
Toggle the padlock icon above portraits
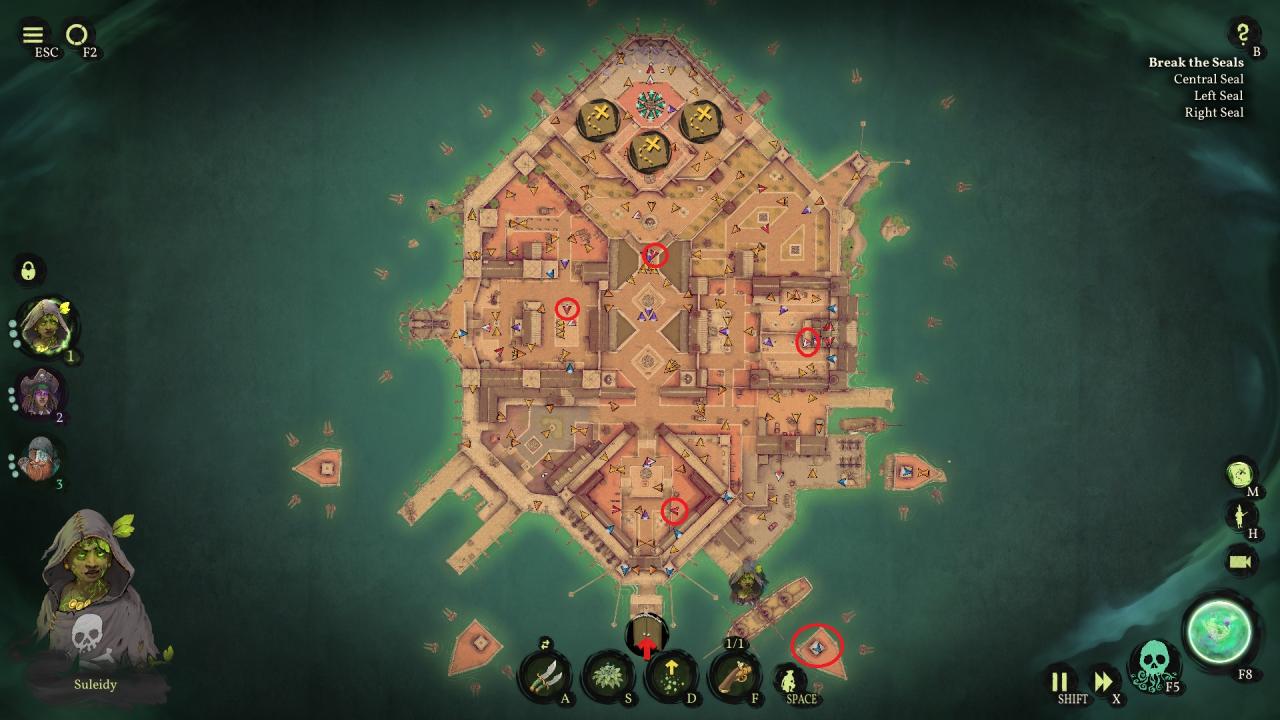29,270
